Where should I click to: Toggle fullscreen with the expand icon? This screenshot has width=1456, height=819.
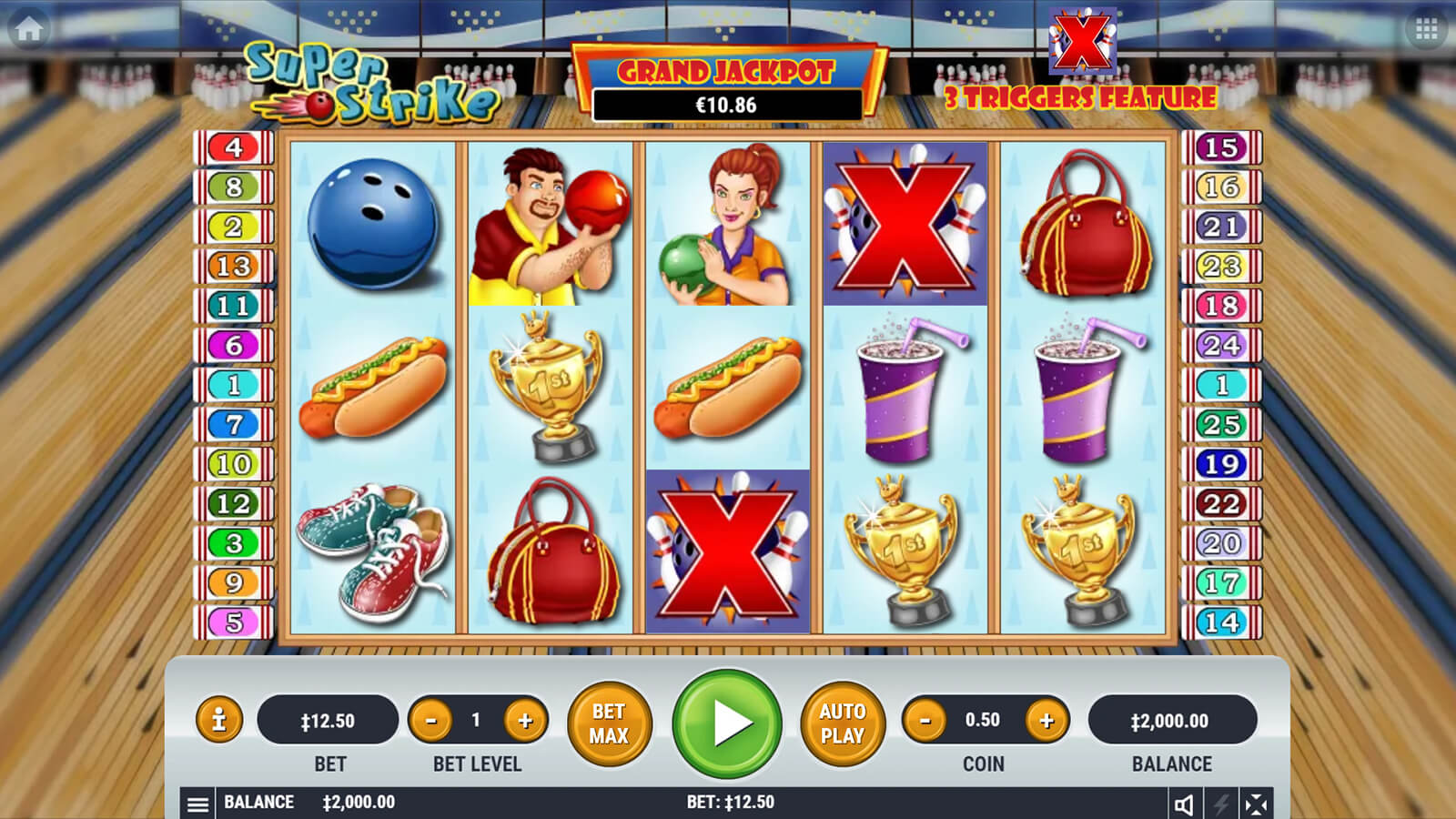(x=1256, y=804)
